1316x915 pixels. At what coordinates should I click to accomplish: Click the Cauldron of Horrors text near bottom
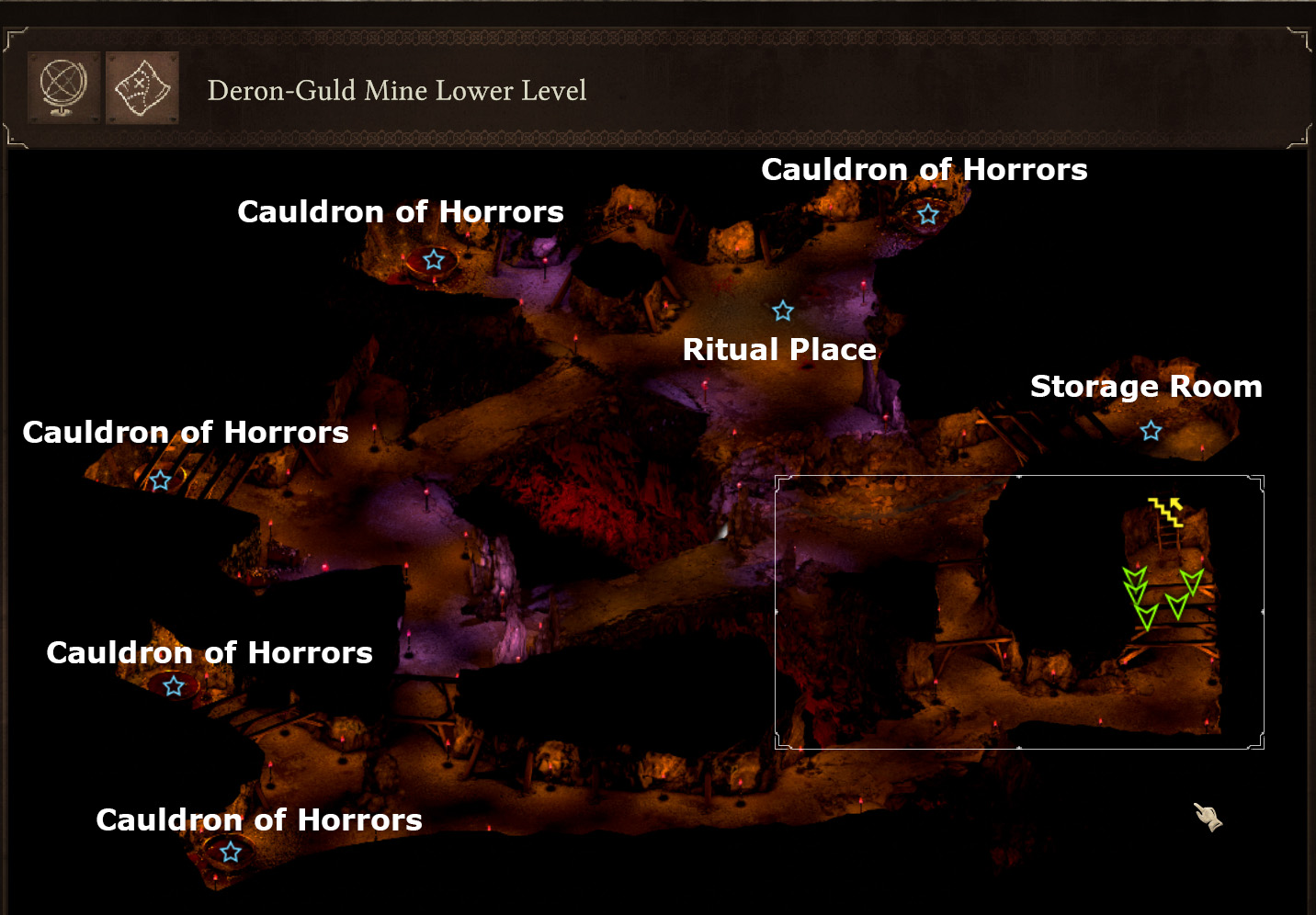259,820
